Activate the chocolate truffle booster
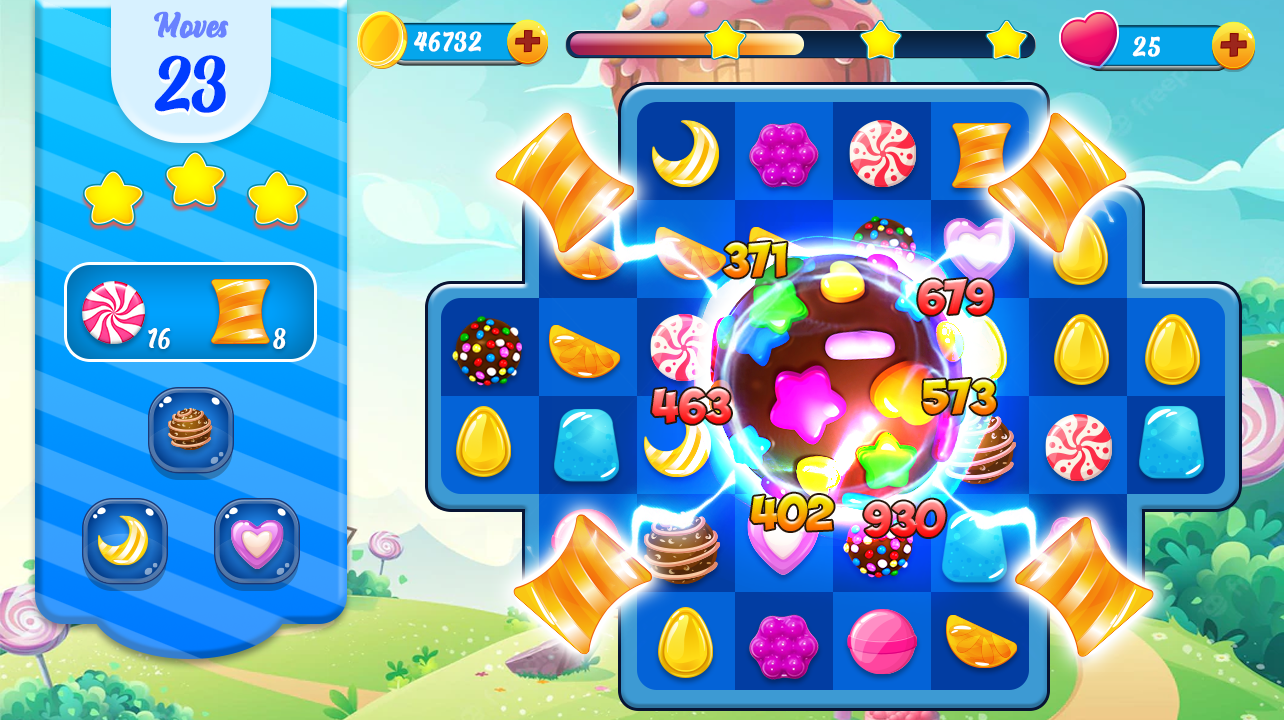This screenshot has width=1284, height=720. (x=190, y=432)
